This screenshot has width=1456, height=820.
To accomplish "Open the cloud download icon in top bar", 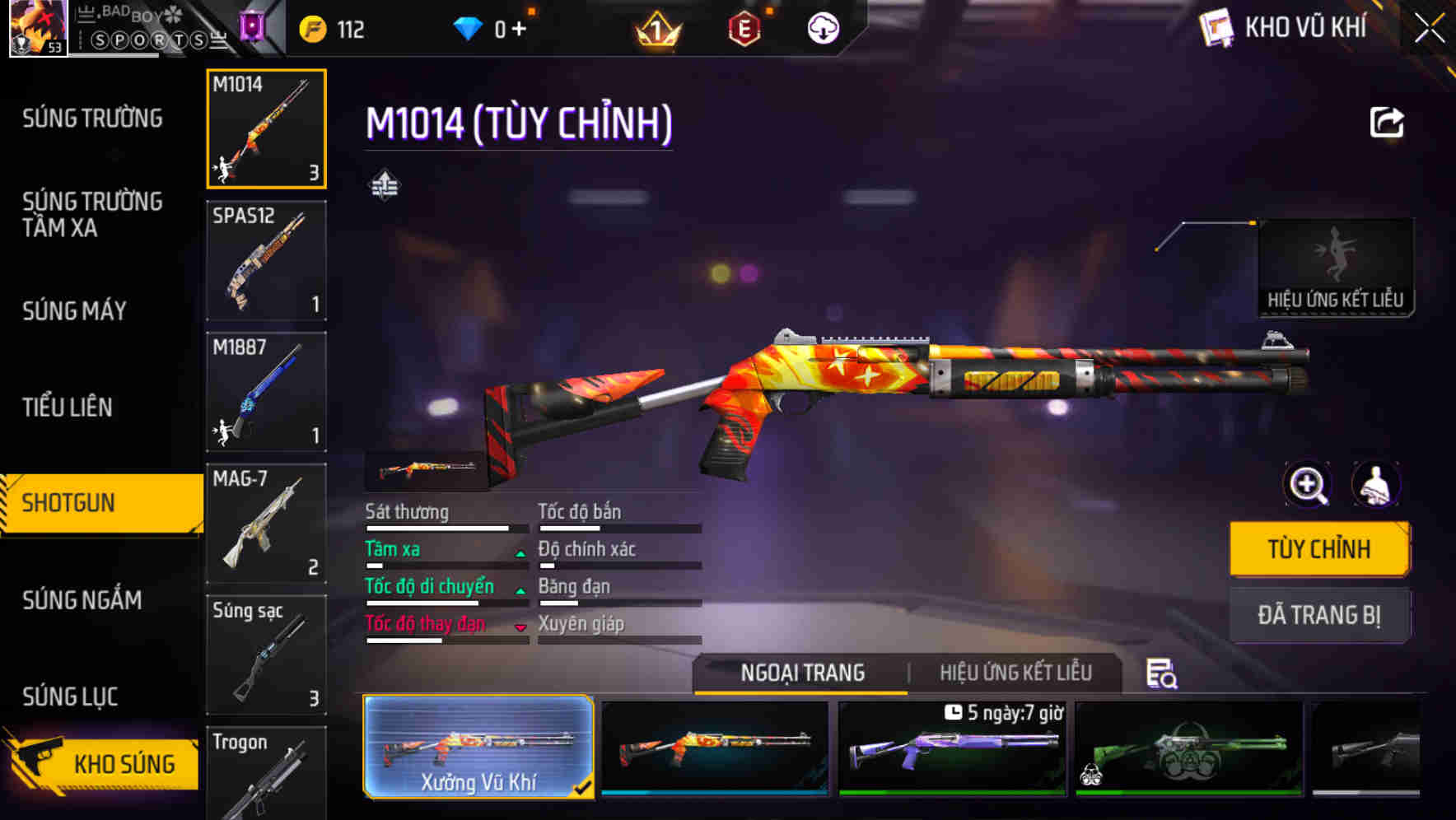I will (x=823, y=28).
